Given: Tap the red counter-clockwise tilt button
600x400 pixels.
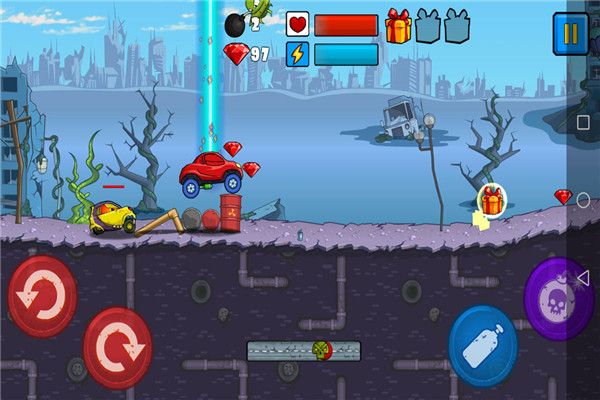Looking at the screenshot, I should [42, 296].
